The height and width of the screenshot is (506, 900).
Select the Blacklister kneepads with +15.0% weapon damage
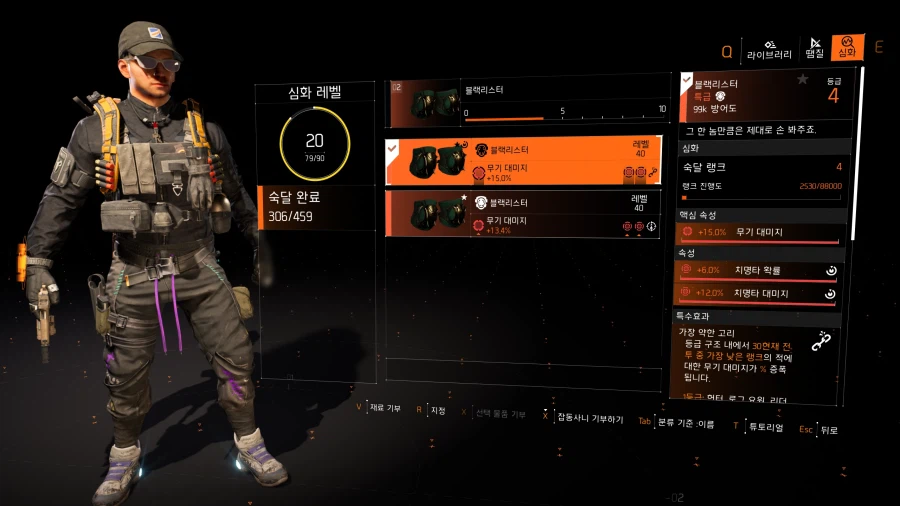point(523,161)
